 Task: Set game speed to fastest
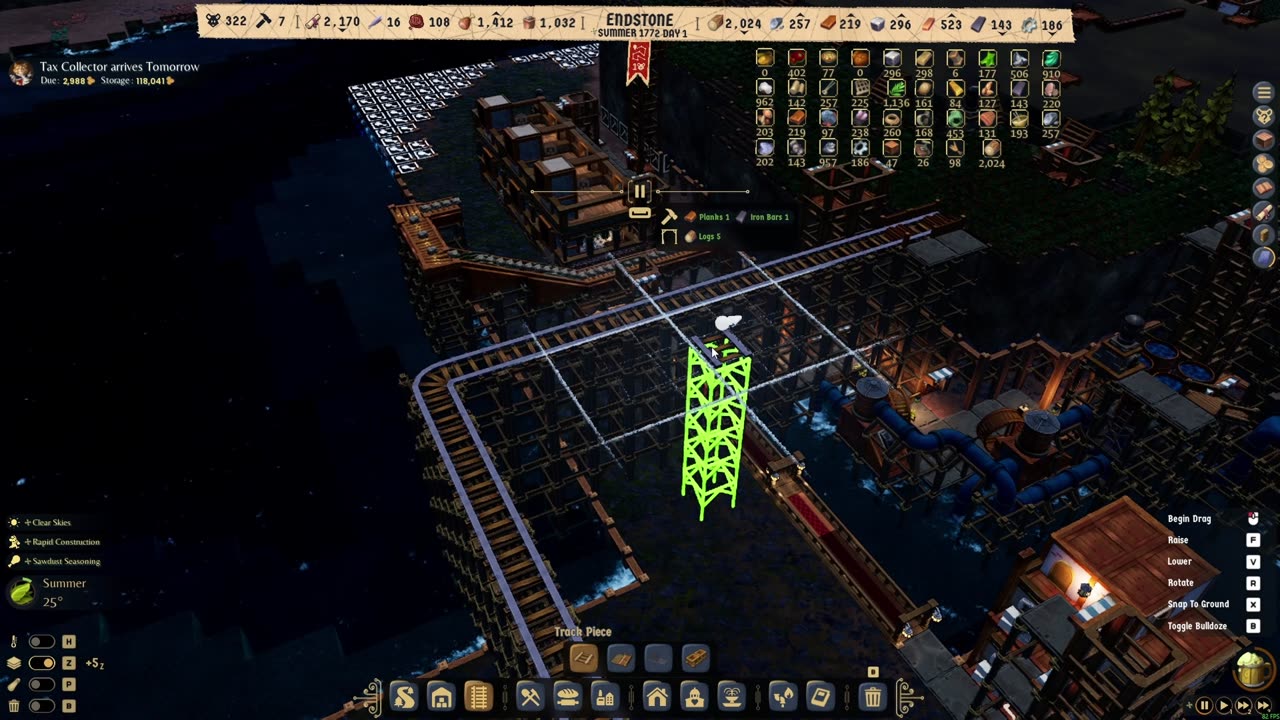point(1261,706)
